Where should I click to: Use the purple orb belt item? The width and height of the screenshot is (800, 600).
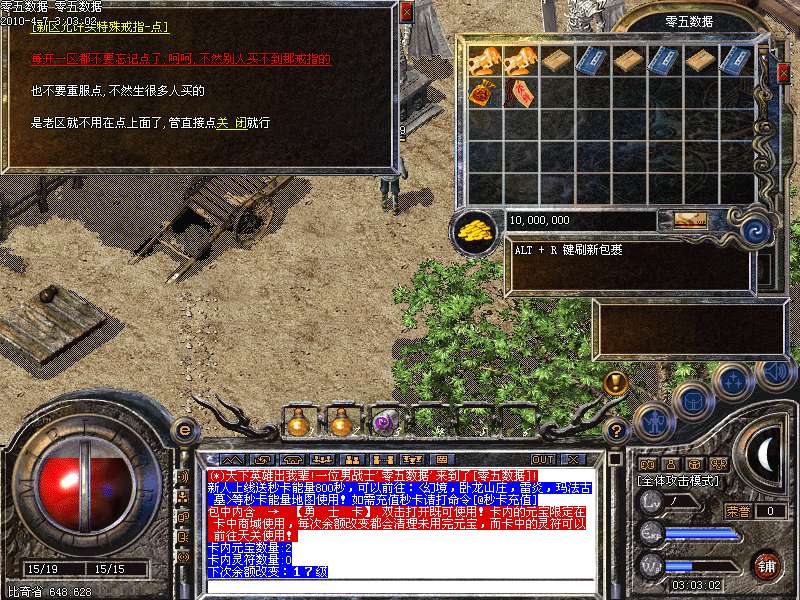coord(384,424)
